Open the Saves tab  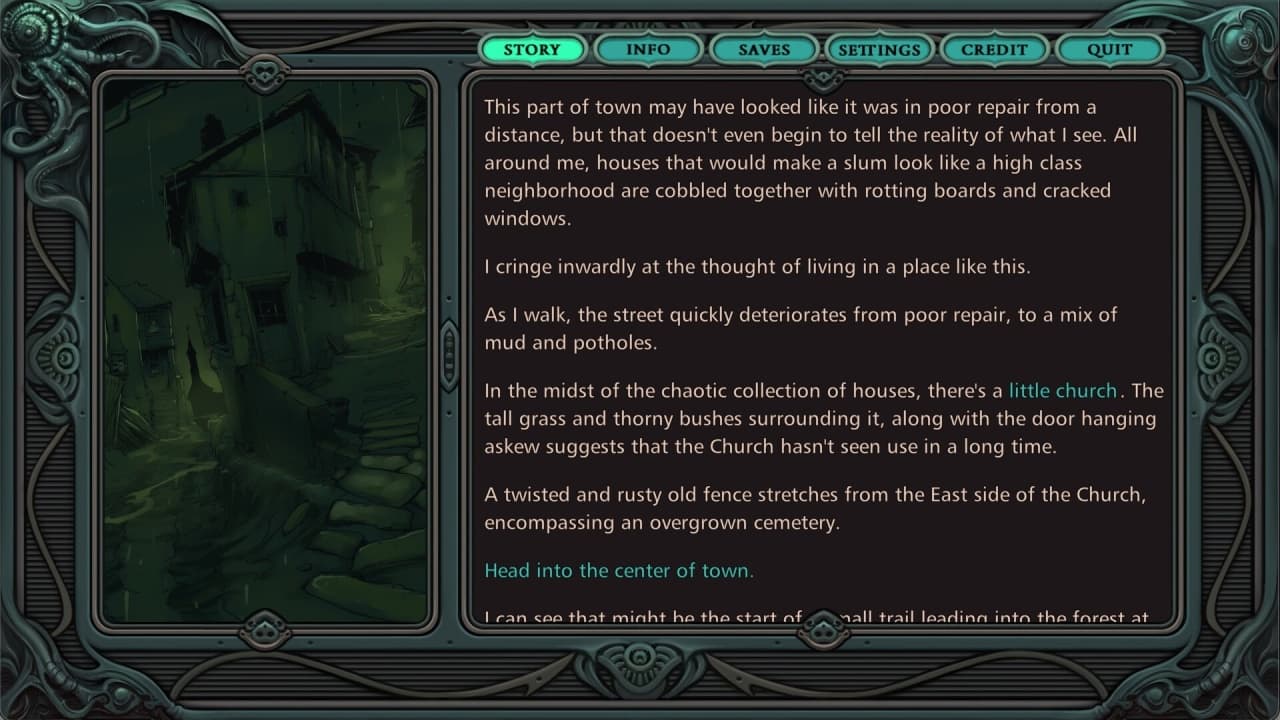(764, 49)
